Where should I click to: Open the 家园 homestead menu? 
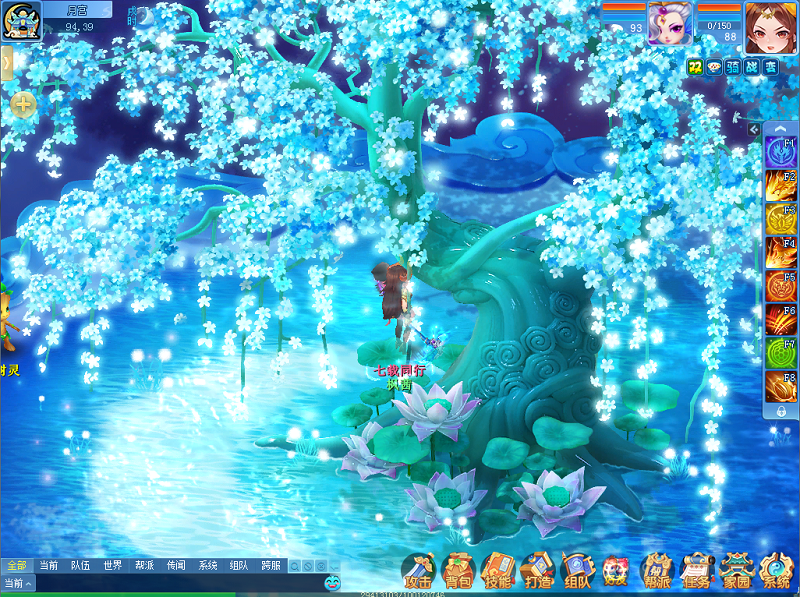point(736,571)
